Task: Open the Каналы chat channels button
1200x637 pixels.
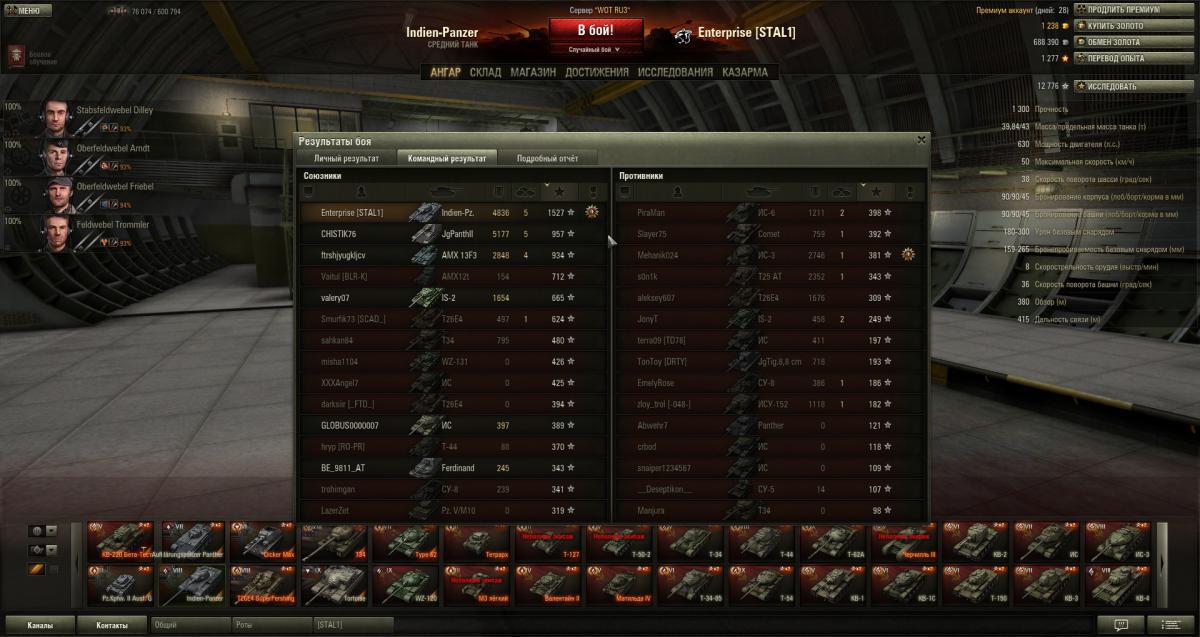Action: coord(40,625)
